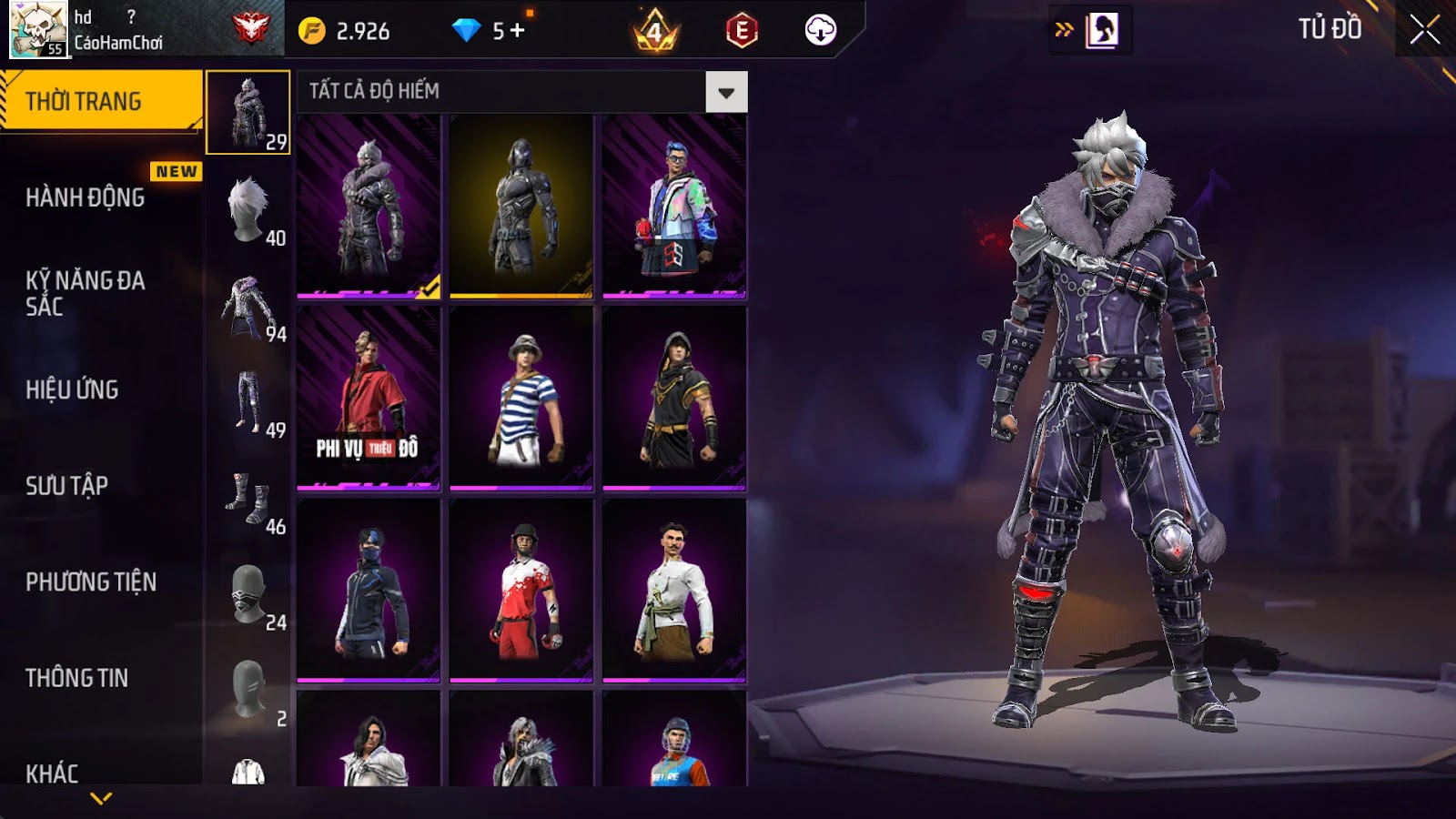
Task: Show the hair subcategory with 40 items
Action: pos(248,209)
